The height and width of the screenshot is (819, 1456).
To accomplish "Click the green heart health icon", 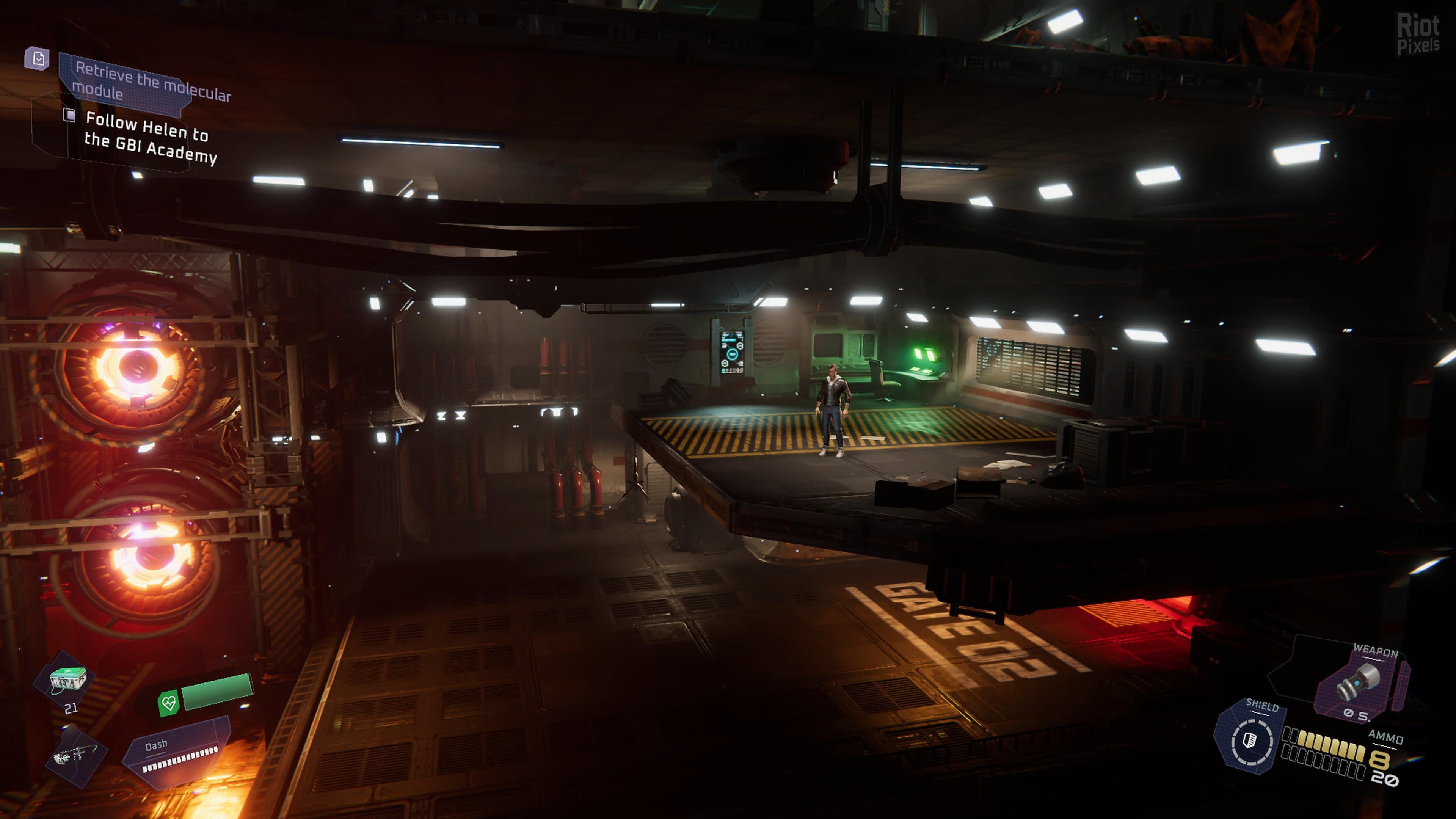I will [168, 703].
